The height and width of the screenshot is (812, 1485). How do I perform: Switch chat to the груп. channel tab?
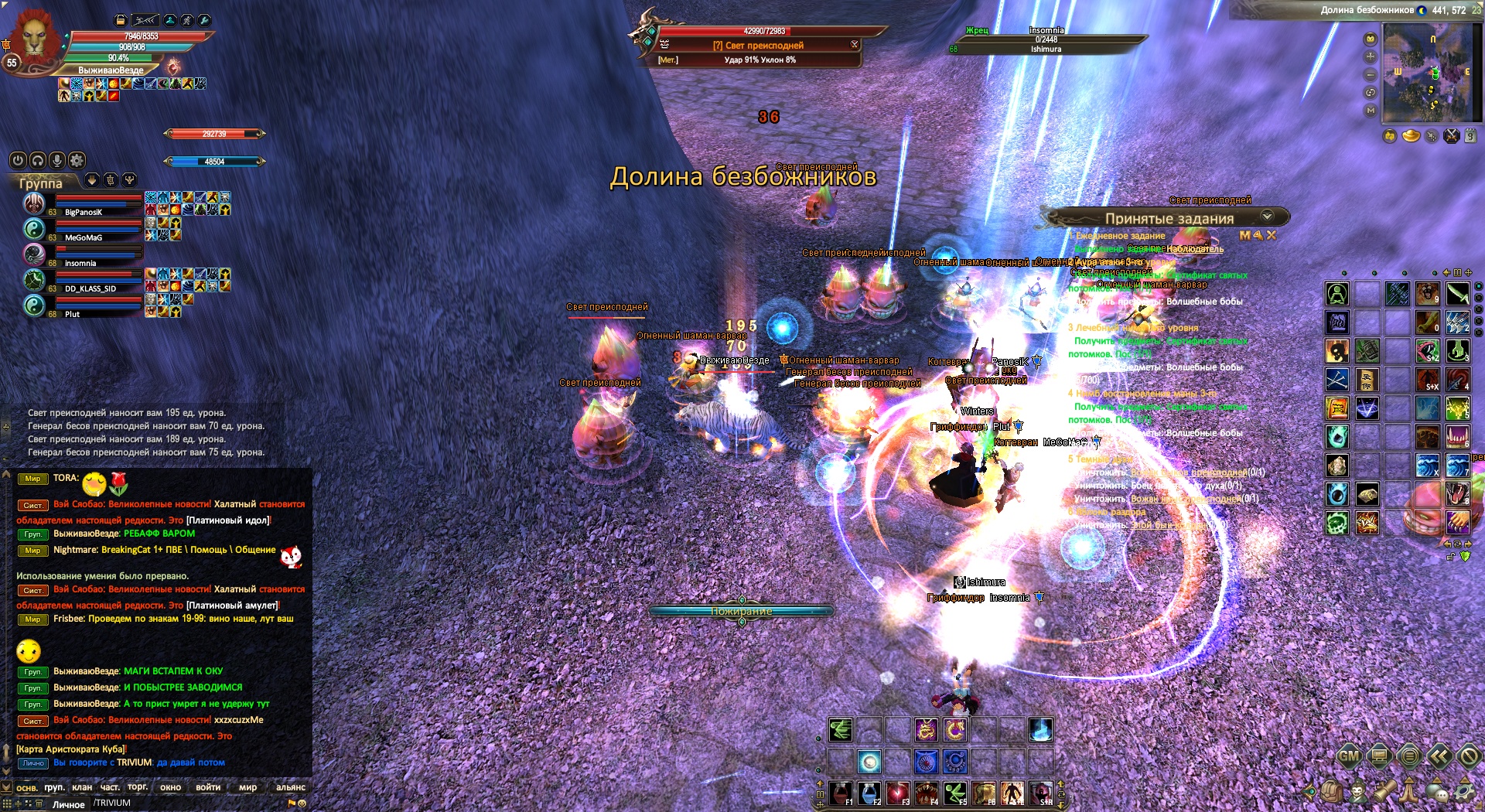click(x=54, y=787)
